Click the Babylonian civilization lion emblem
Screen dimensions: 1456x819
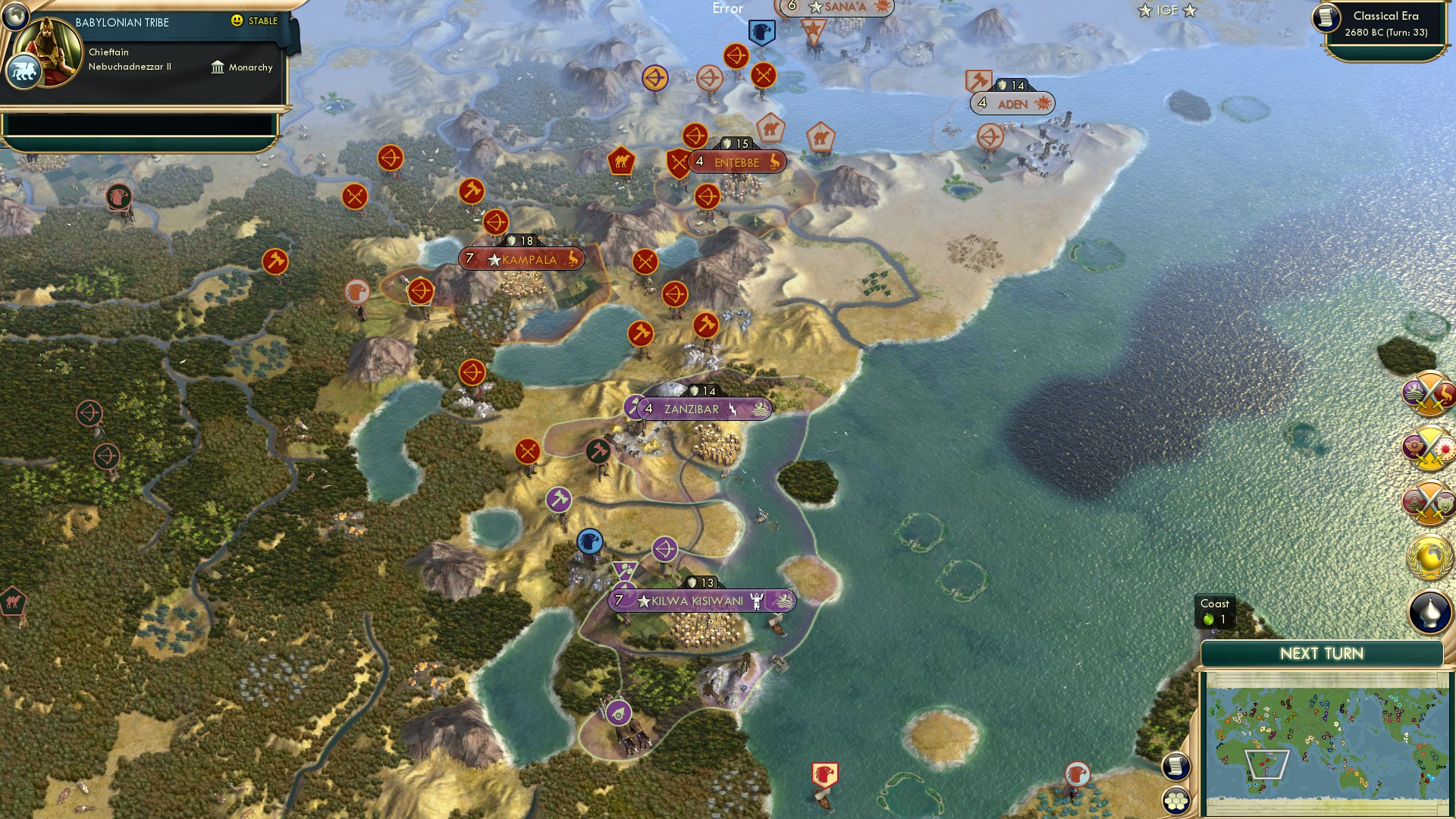(x=24, y=68)
